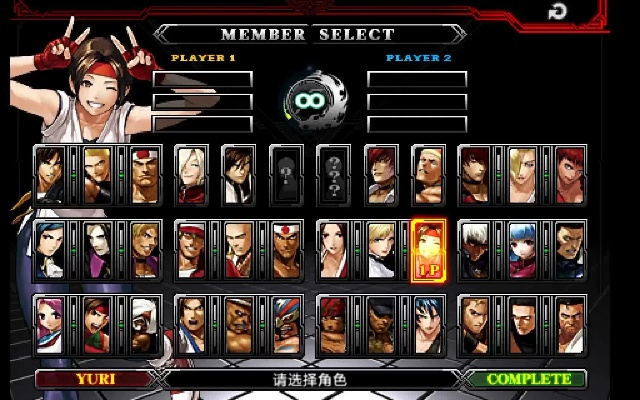Pick Goro Daimon with the white headband
640x400 pixels.
[145, 174]
